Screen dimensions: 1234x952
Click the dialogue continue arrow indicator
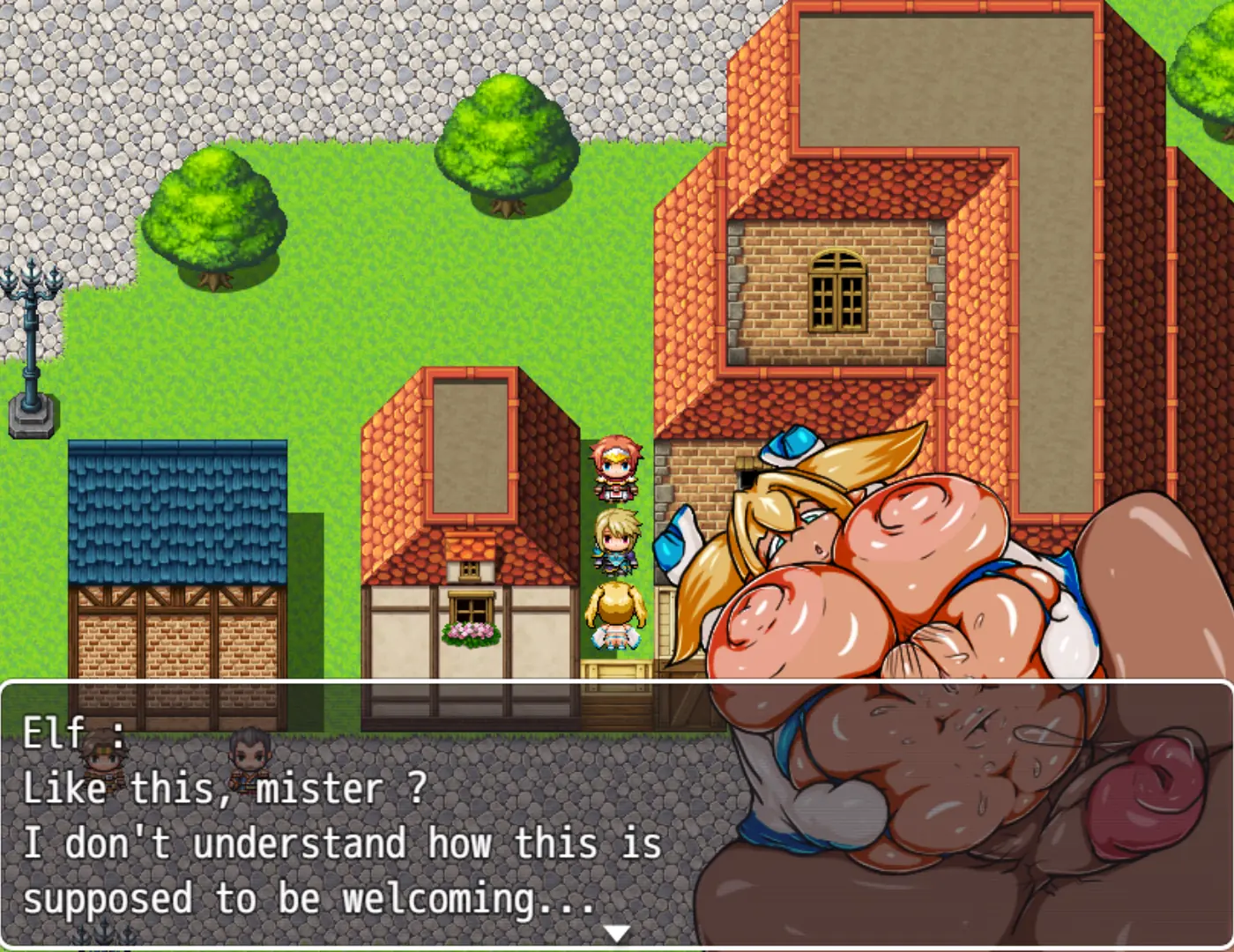[616, 933]
